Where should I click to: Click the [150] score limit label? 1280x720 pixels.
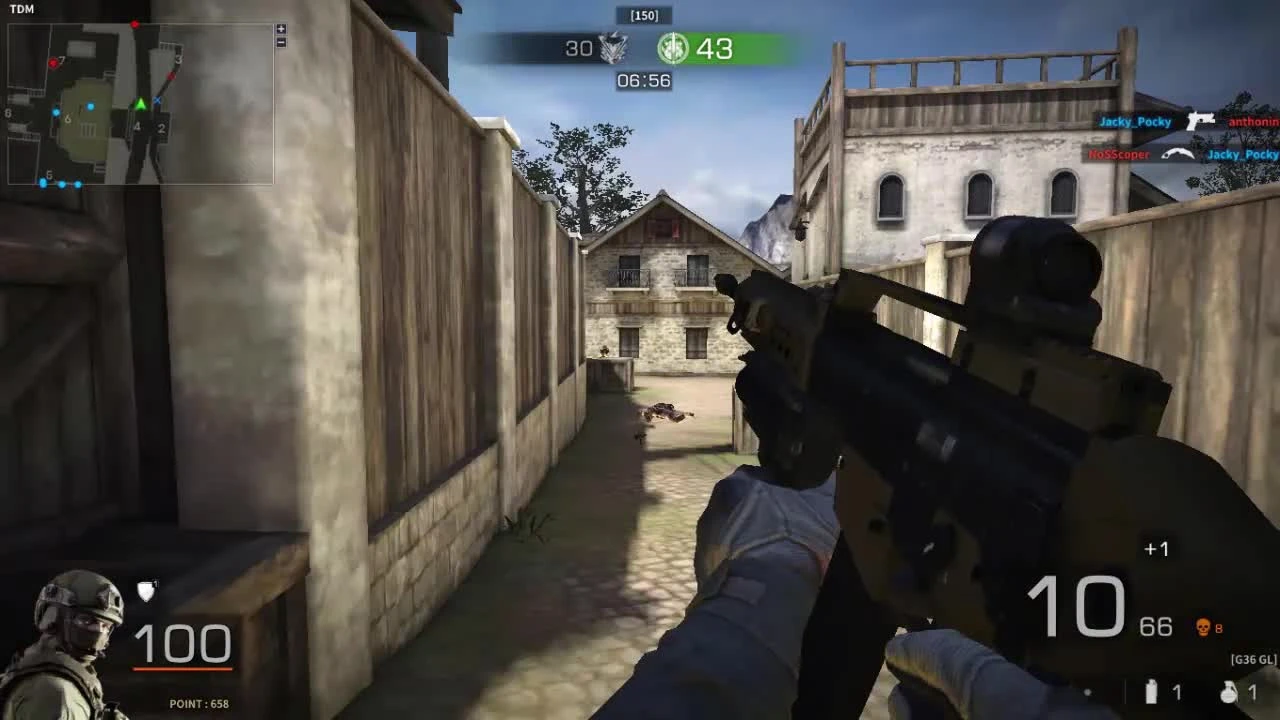[645, 14]
